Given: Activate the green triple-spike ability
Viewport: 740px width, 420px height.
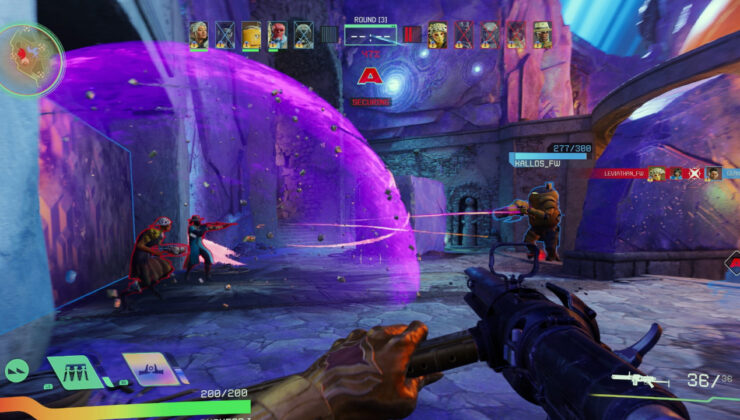Looking at the screenshot, I should (x=74, y=370).
